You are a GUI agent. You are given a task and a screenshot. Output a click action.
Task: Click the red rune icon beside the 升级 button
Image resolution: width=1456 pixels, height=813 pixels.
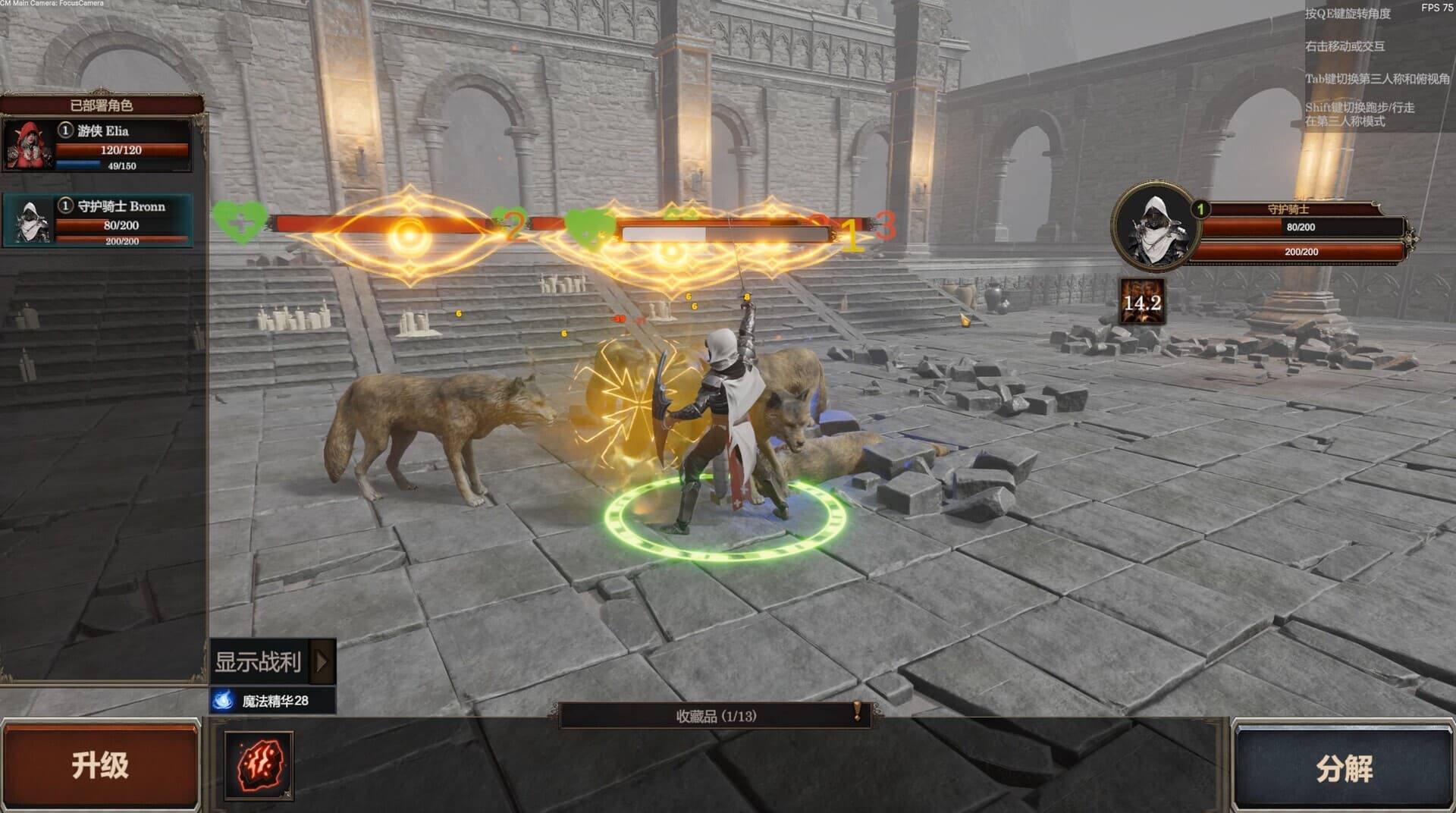point(258,766)
